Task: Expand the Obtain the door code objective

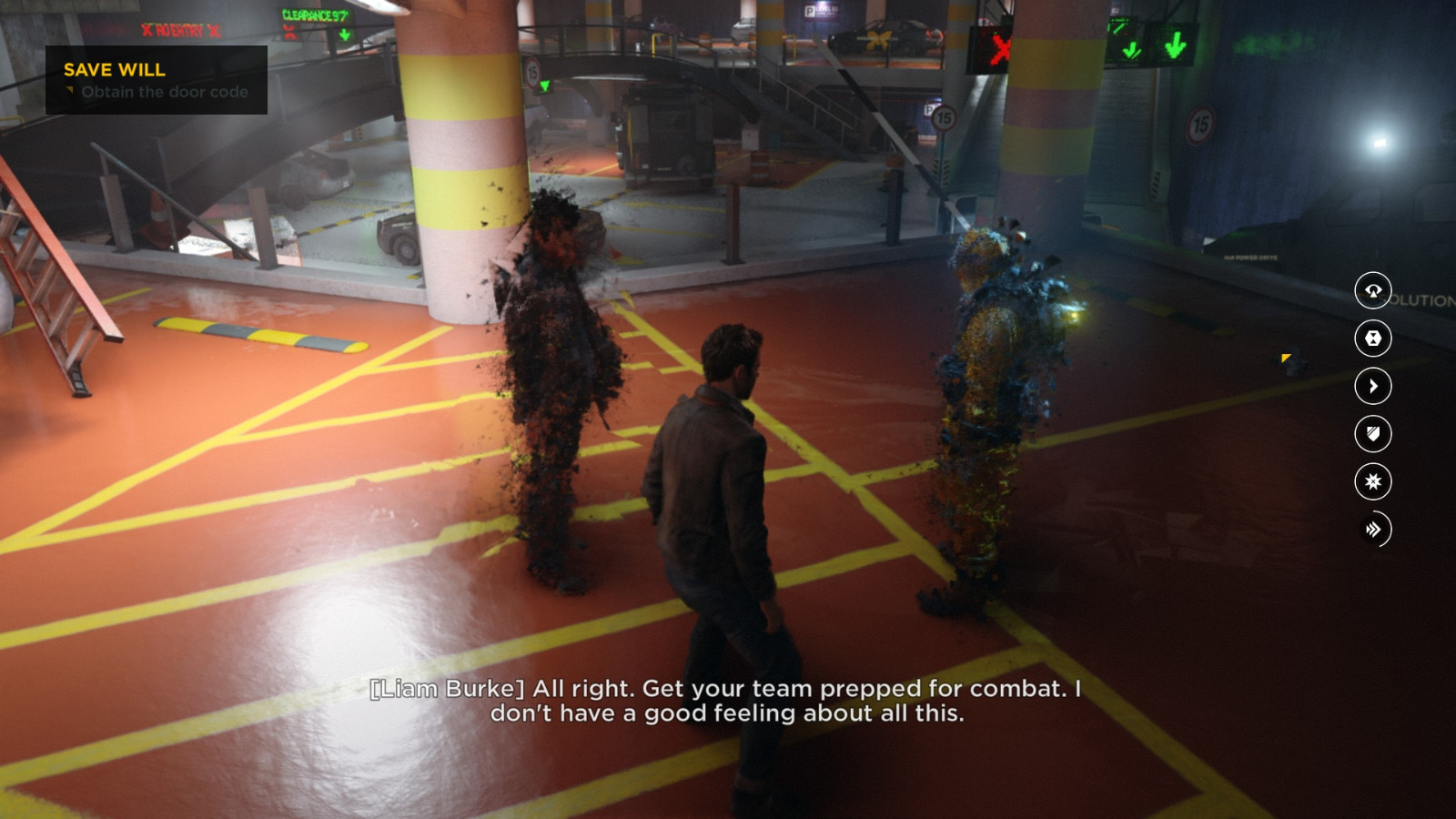Action: 164,91
